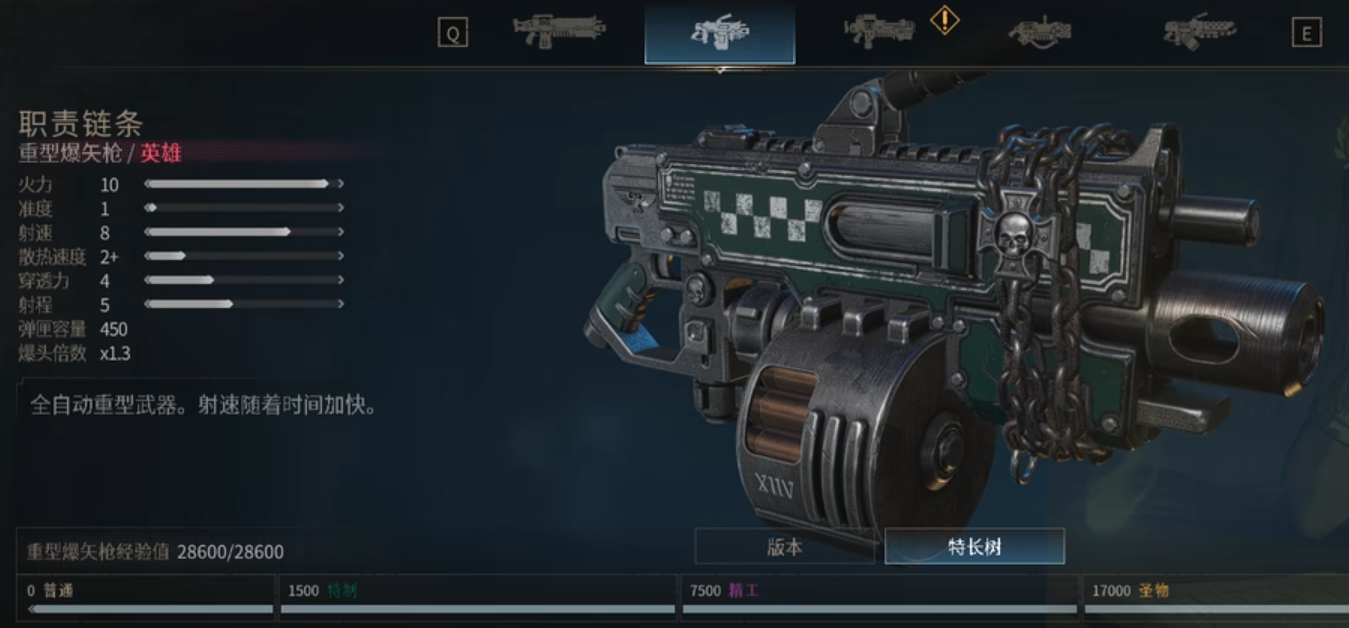The image size is (1349, 628).
Task: Open the 特长树 perk tree tab
Action: 974,547
